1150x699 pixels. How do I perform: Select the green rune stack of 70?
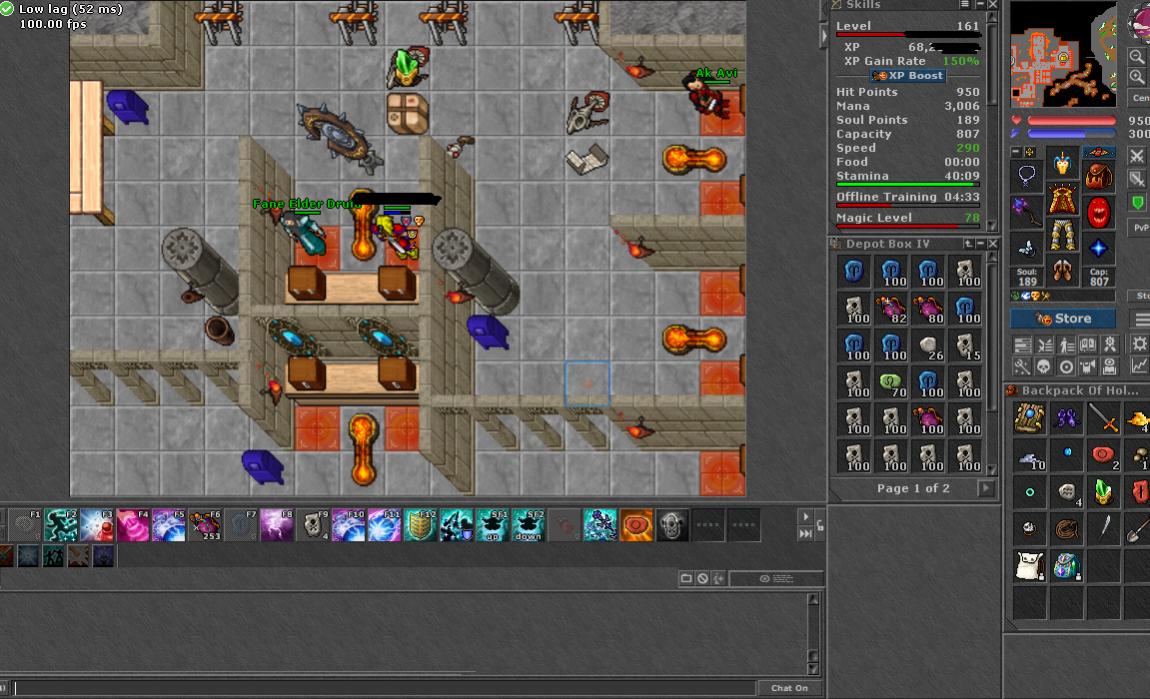pyautogui.click(x=891, y=383)
